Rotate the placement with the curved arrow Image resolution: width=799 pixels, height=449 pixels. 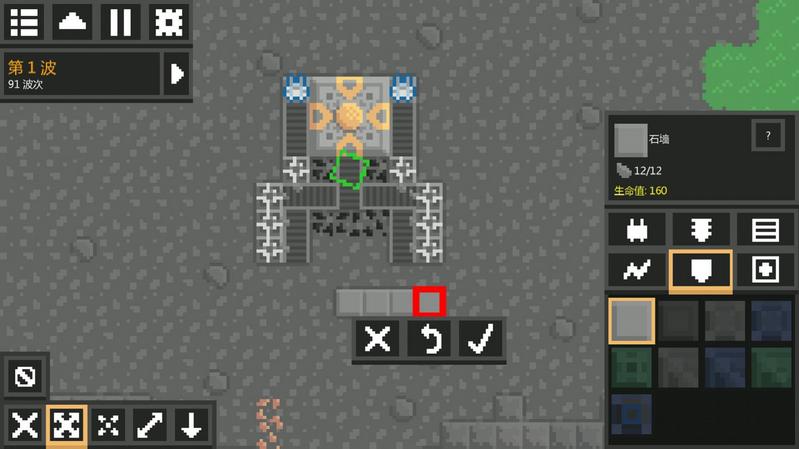[430, 339]
